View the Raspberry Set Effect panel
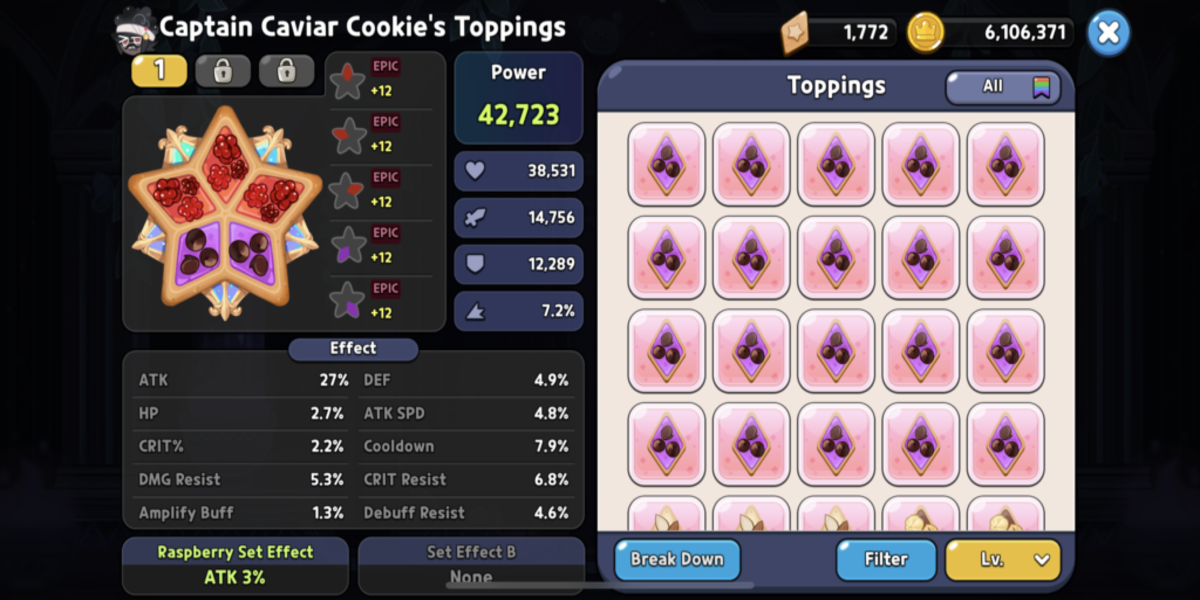Viewport: 1200px width, 600px height. coord(235,565)
